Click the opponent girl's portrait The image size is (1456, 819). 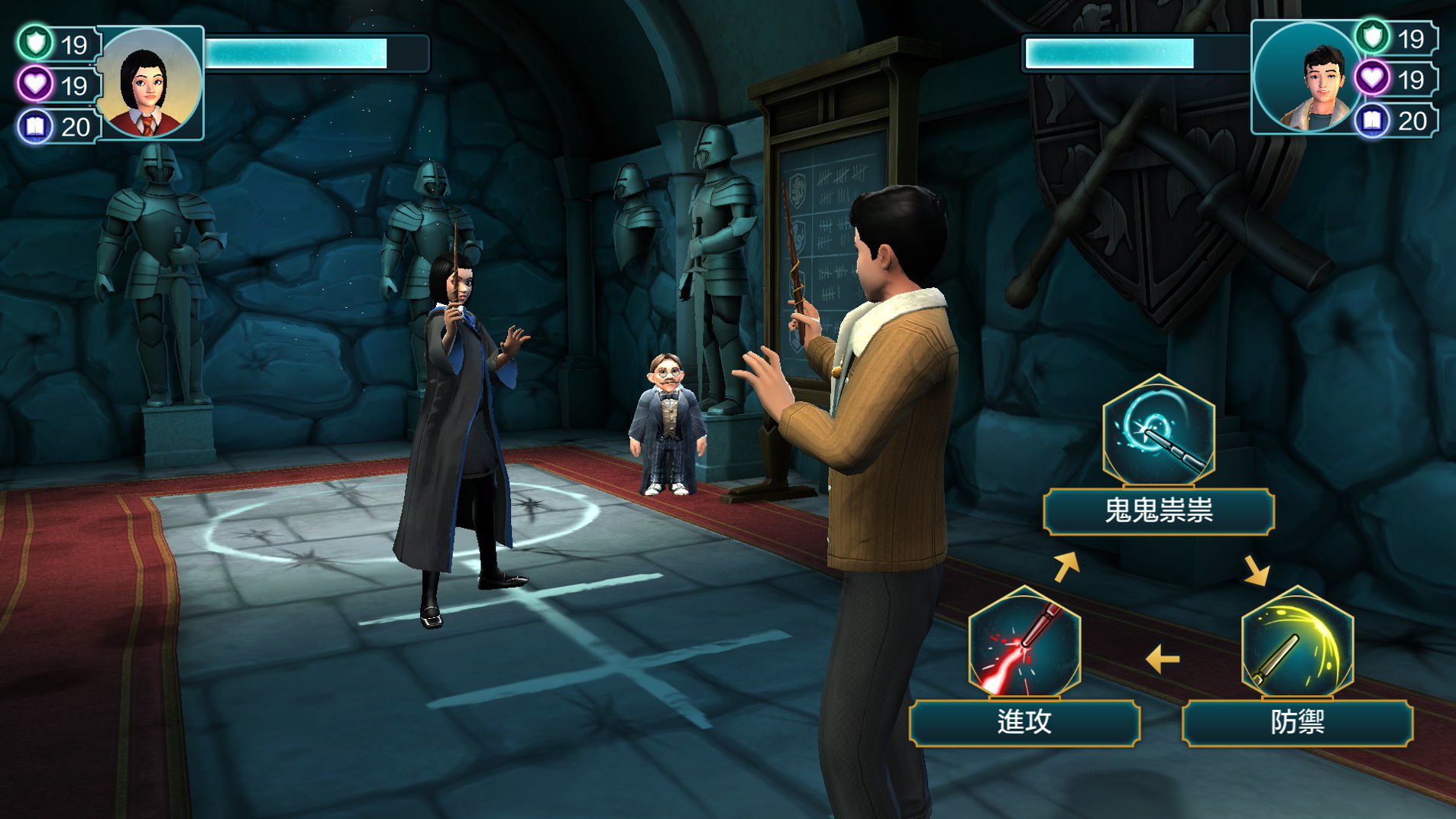pos(150,83)
